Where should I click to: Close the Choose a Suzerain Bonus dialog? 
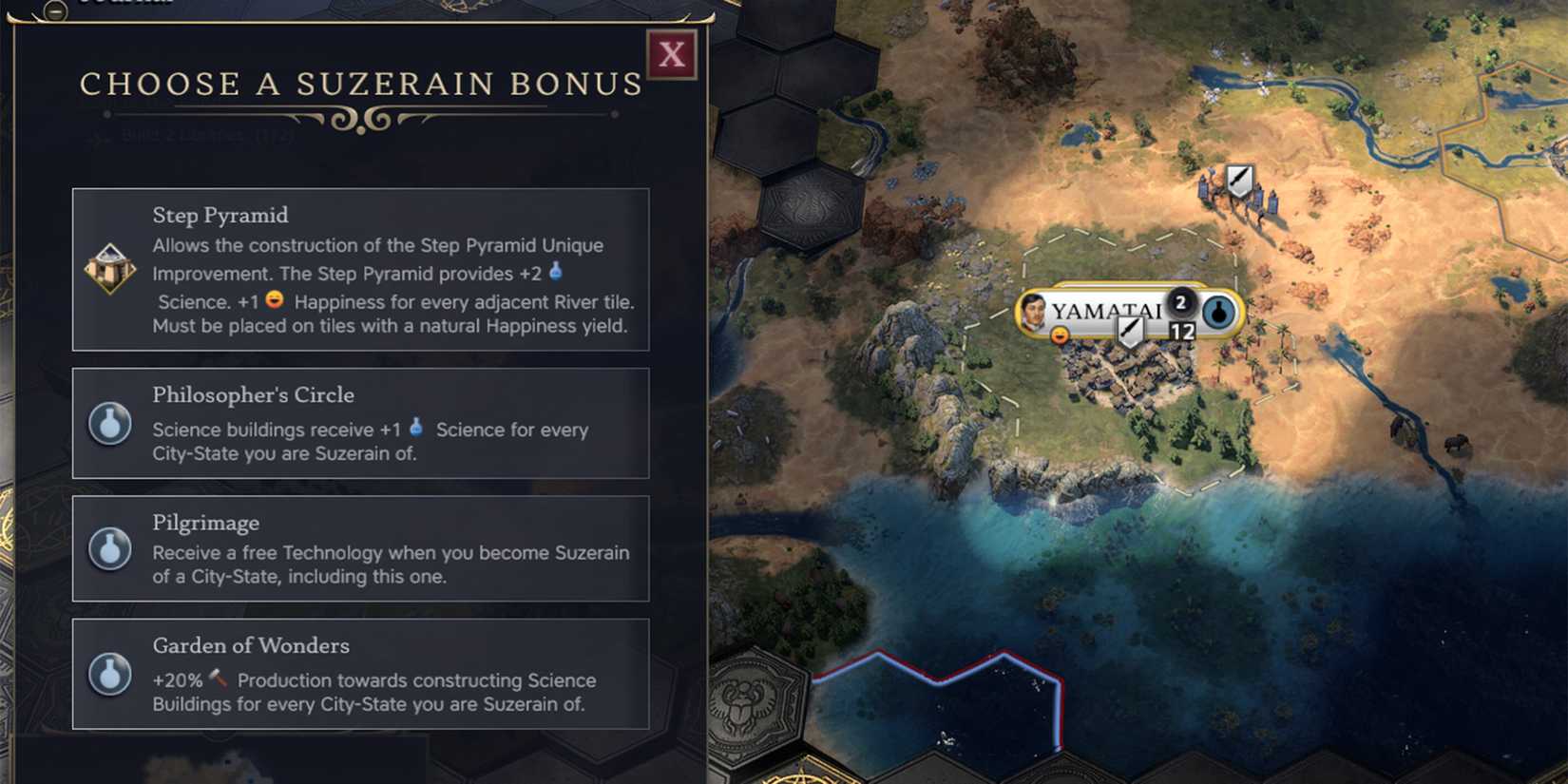click(670, 54)
